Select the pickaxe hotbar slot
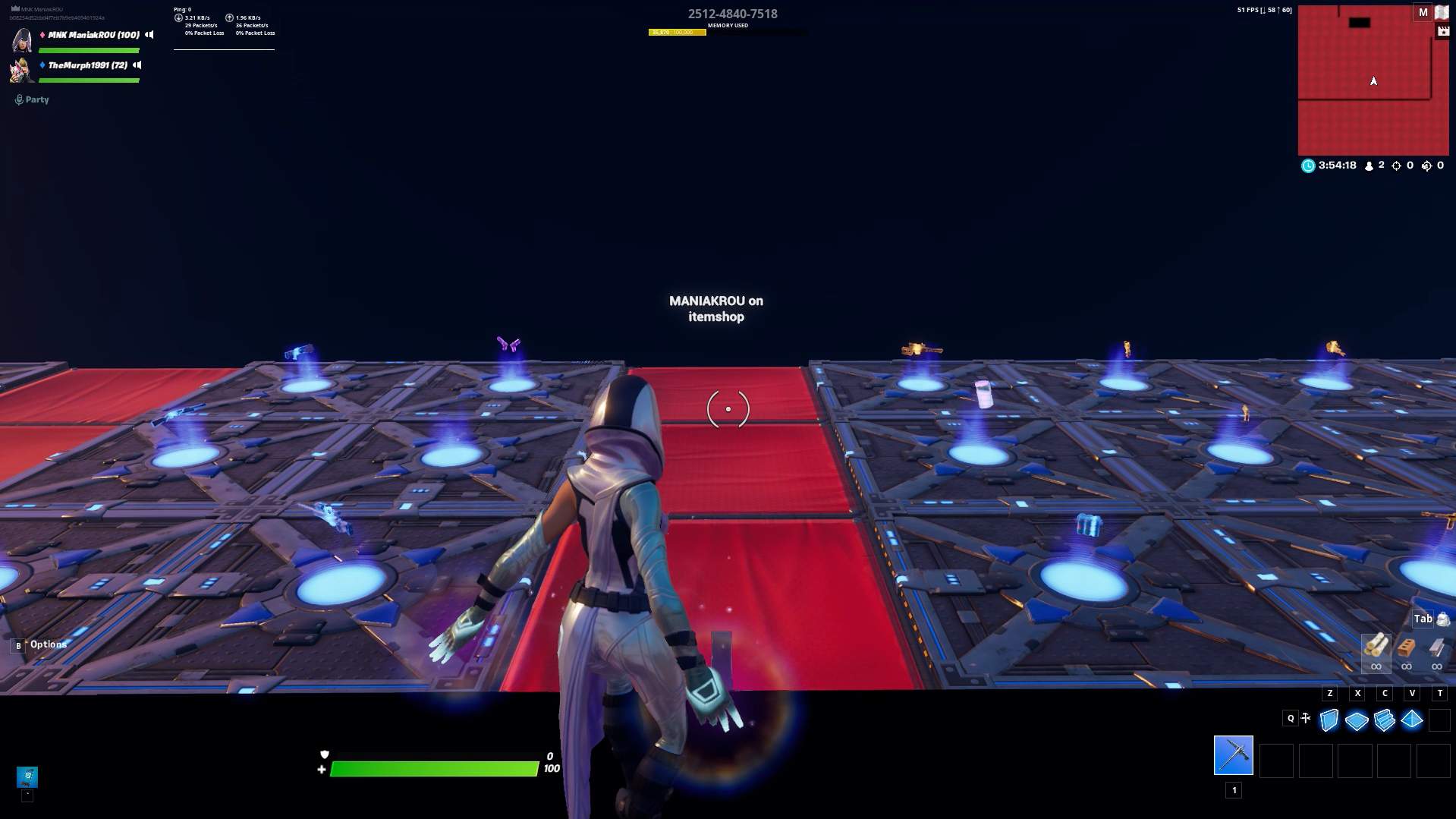This screenshot has height=819, width=1456. pos(1234,760)
